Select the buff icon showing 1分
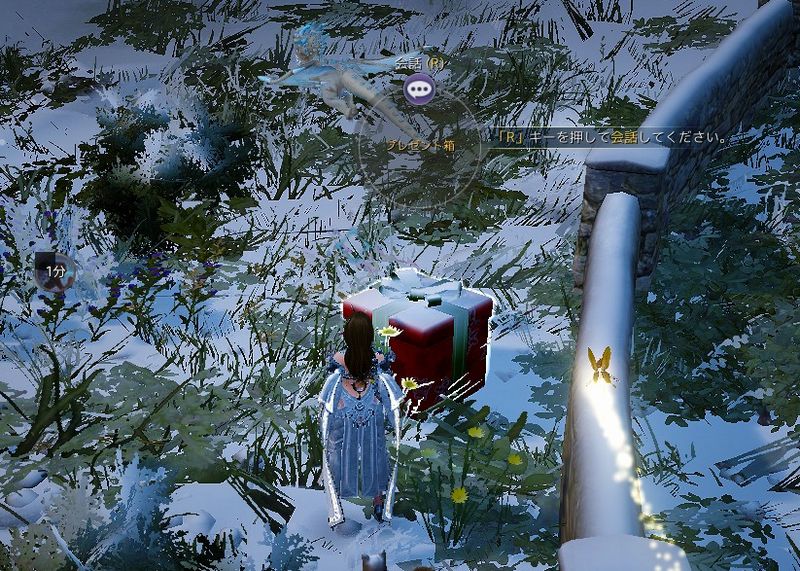Screen dimensions: 800x571 (x=55, y=271)
